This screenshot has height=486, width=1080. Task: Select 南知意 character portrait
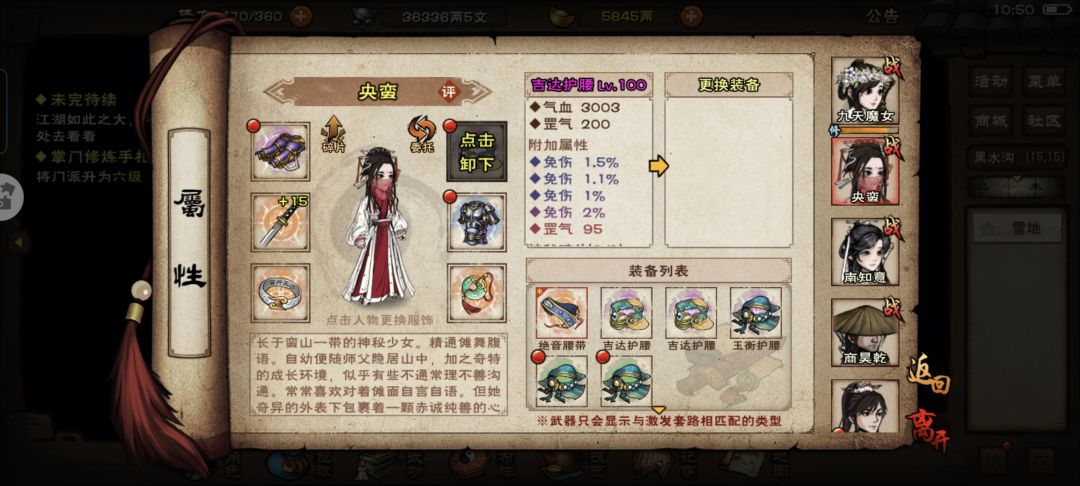click(863, 250)
